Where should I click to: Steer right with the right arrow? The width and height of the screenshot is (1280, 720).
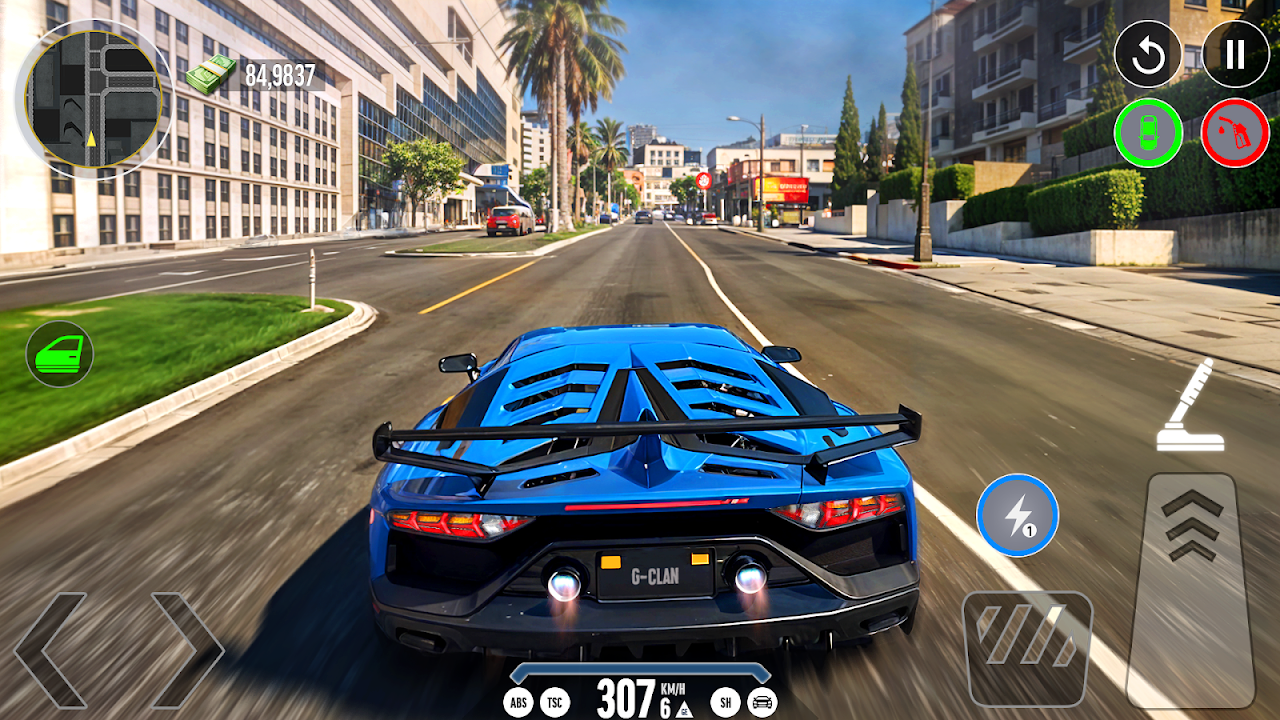(x=187, y=650)
